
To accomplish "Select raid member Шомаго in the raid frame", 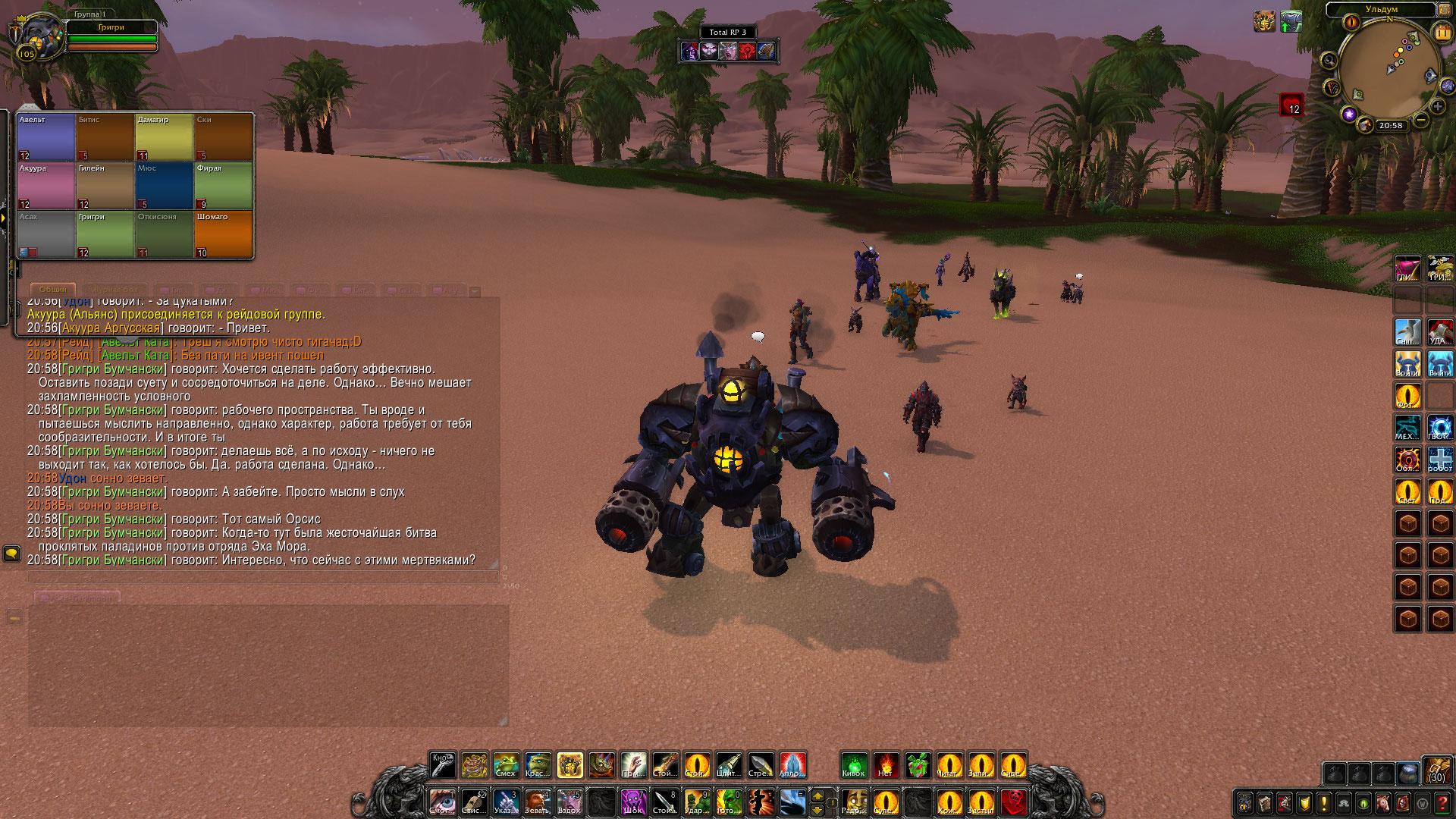I will [x=224, y=234].
